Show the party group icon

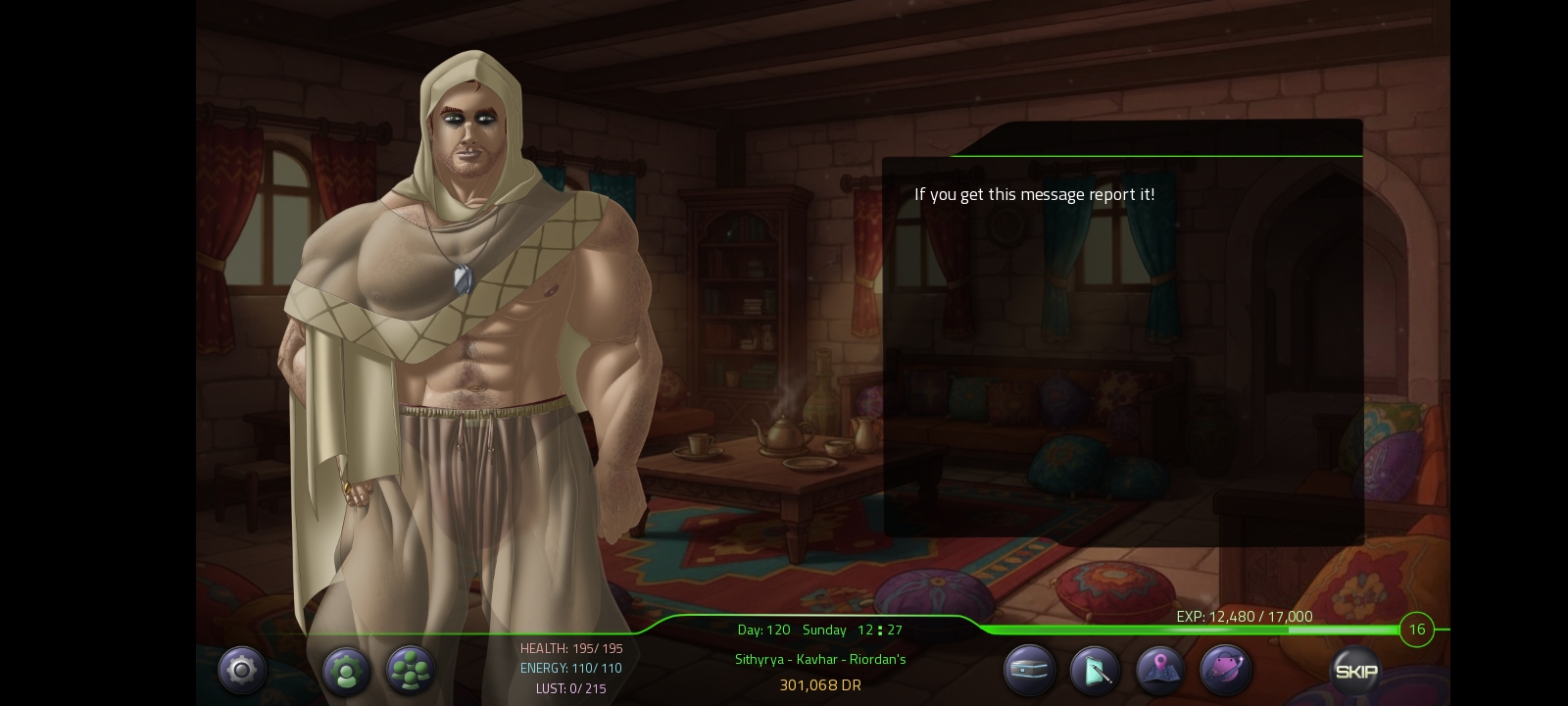tap(411, 672)
